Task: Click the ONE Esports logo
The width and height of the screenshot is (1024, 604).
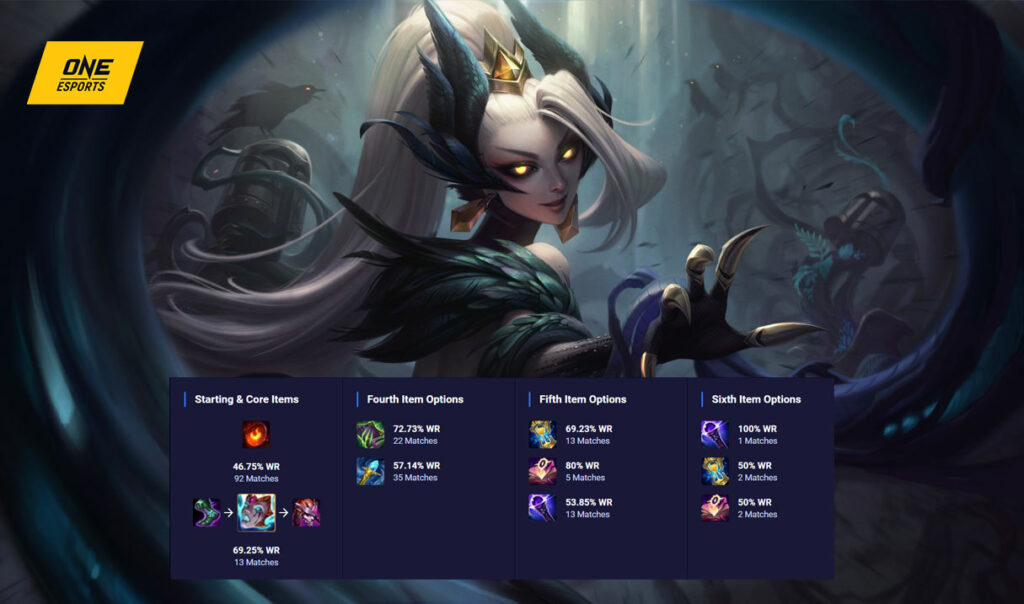Action: point(85,73)
